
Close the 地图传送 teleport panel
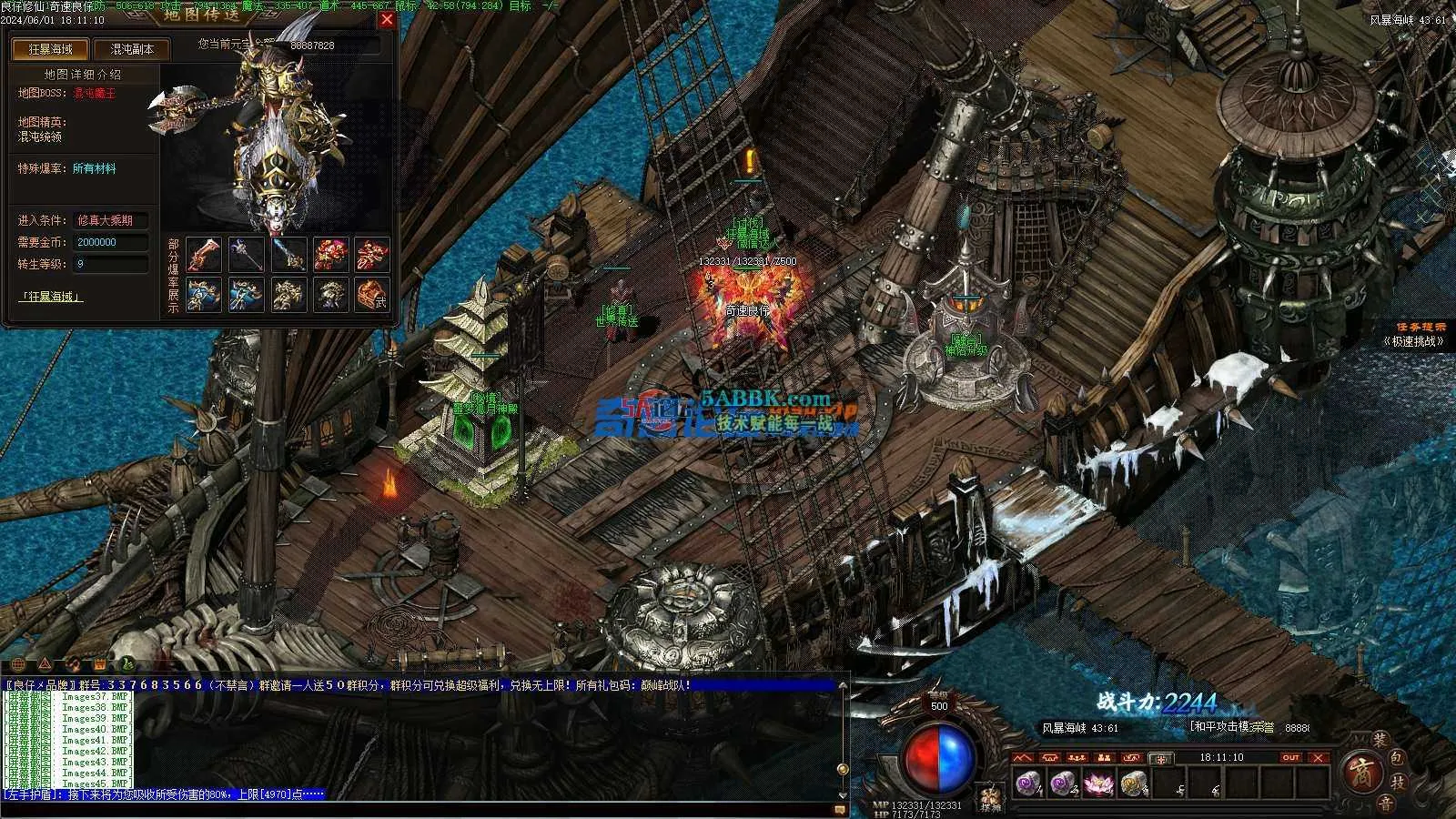tap(387, 19)
